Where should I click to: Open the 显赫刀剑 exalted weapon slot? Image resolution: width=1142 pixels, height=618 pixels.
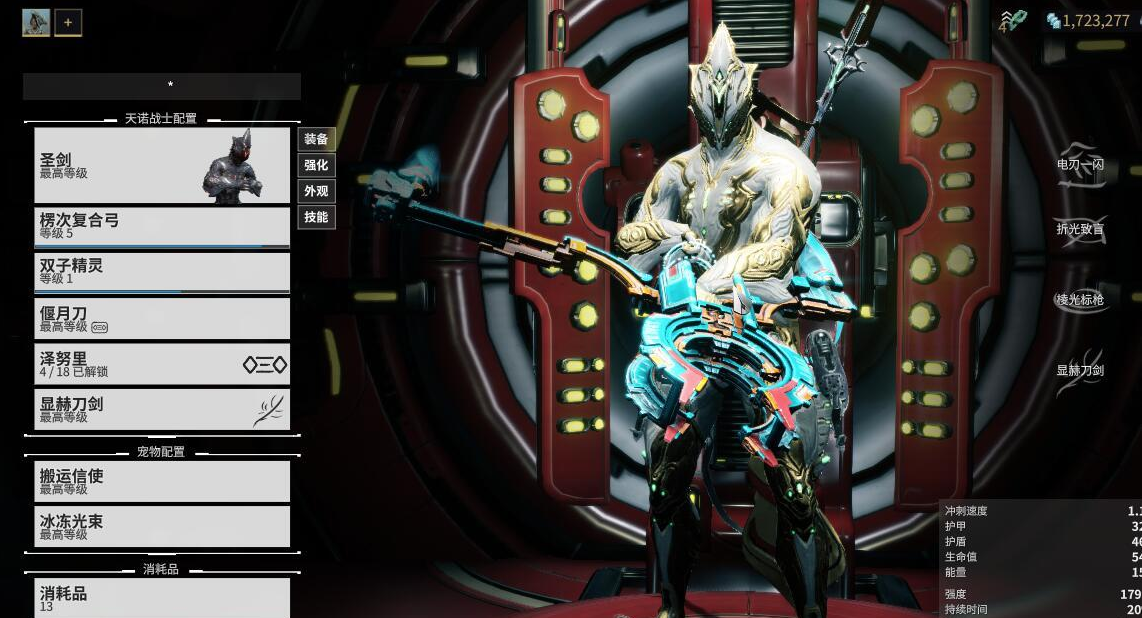tap(161, 409)
